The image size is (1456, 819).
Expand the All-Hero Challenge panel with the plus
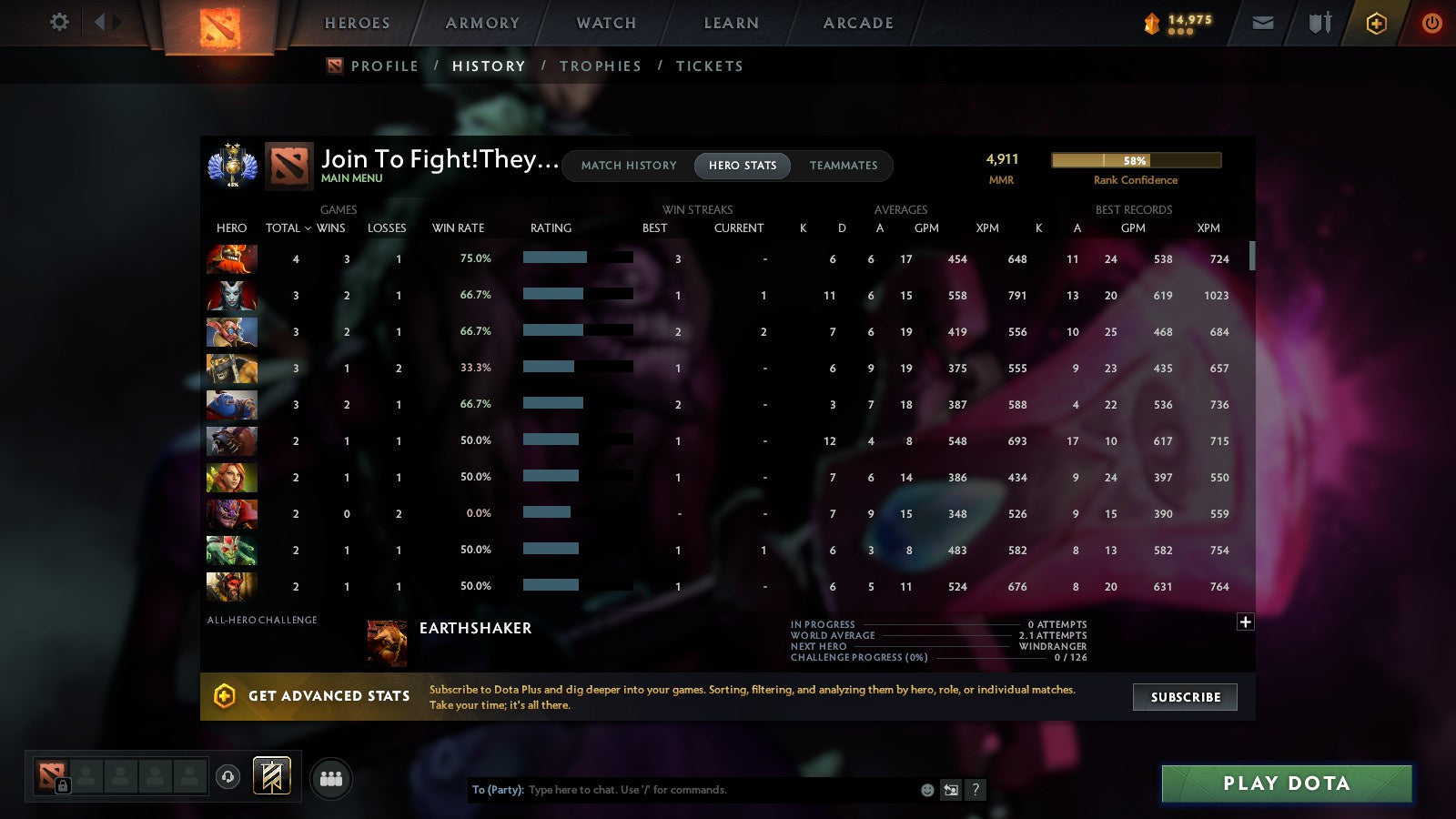[1245, 621]
